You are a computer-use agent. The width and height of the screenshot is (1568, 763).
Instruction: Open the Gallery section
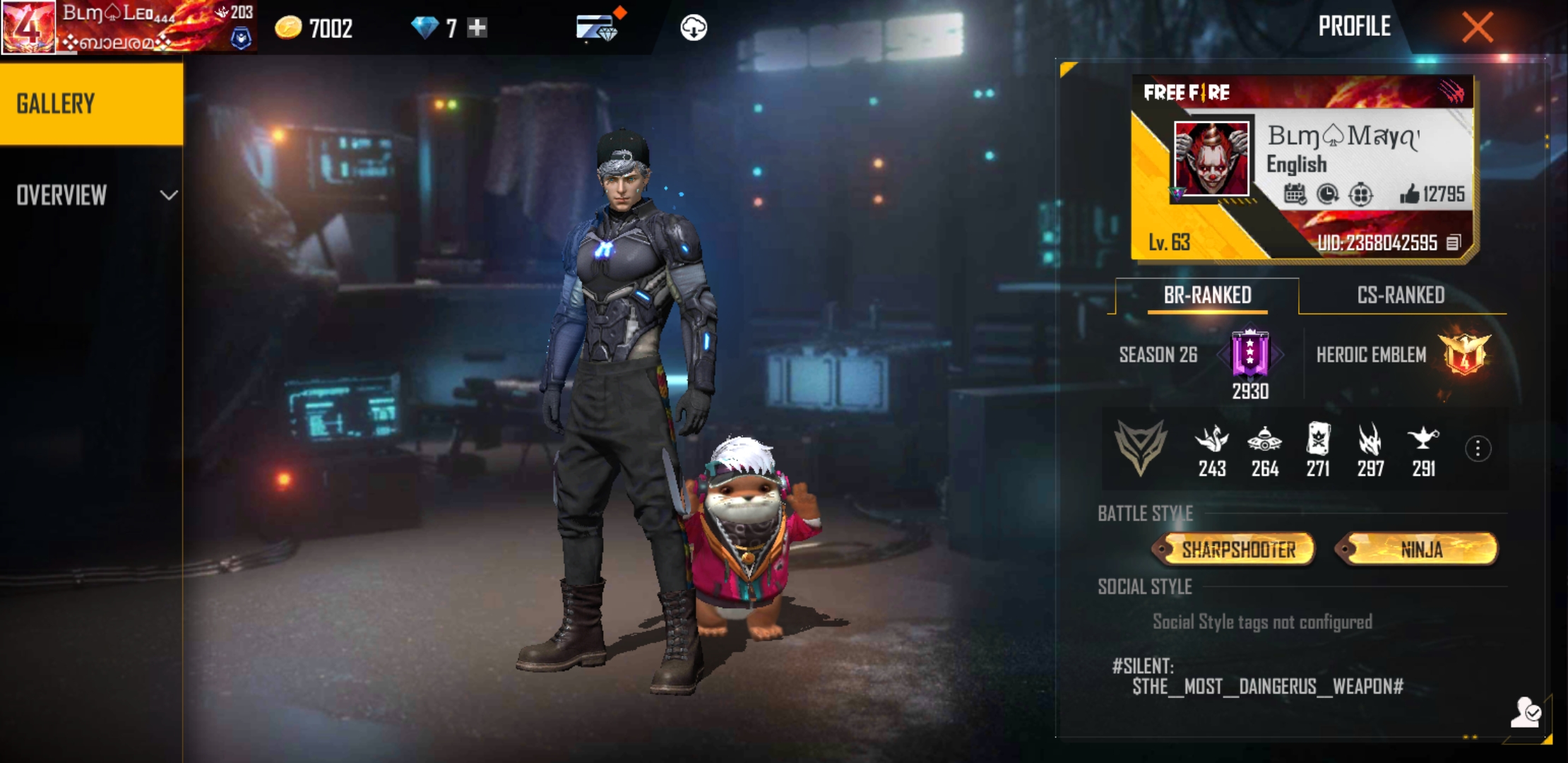coord(91,104)
